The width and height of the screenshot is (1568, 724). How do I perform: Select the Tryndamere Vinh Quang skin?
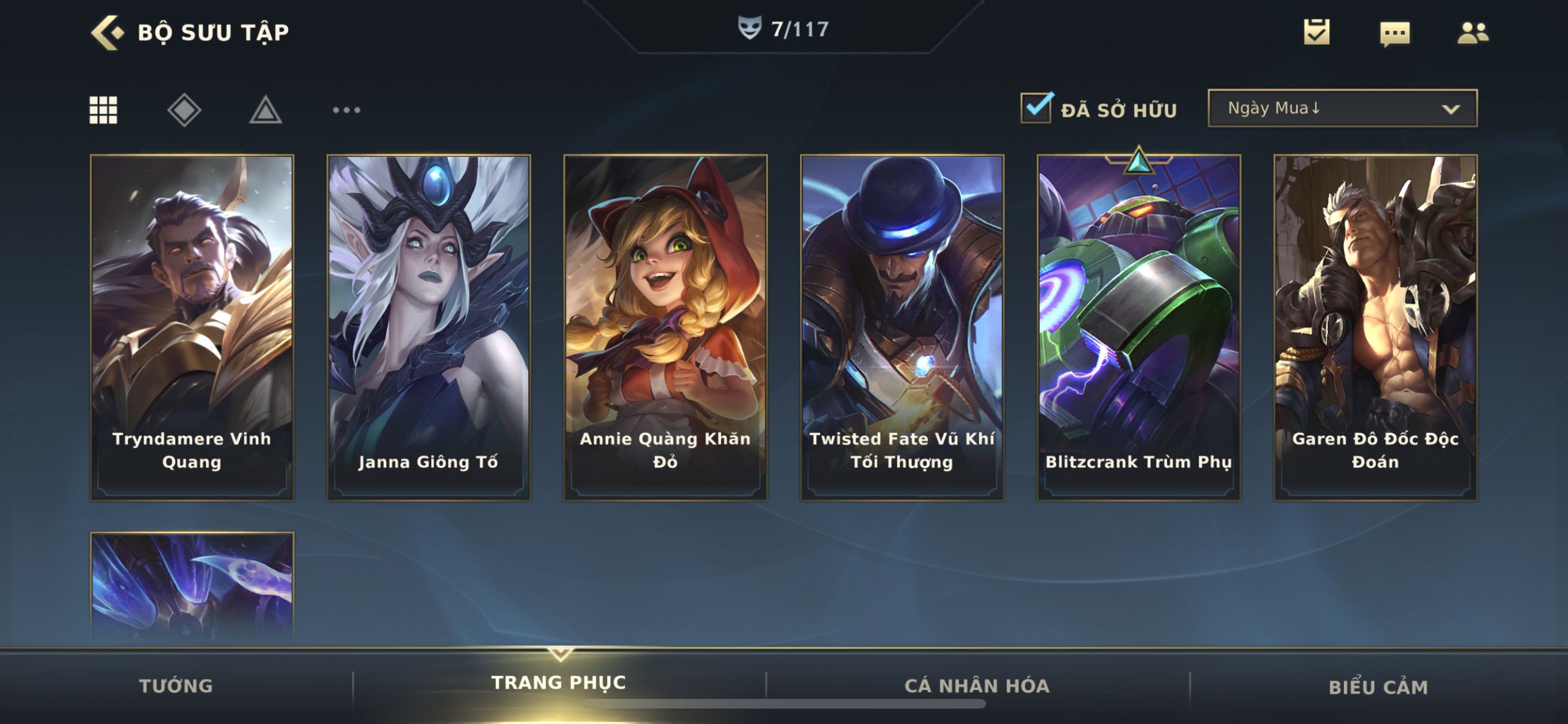point(192,327)
